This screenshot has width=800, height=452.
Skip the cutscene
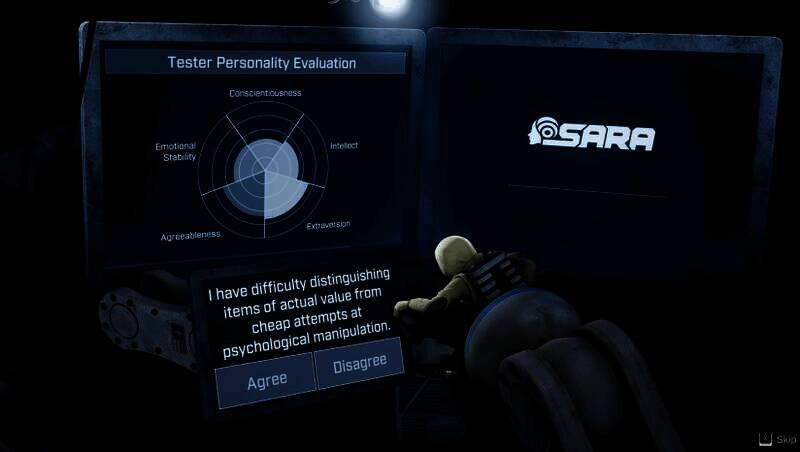point(778,439)
